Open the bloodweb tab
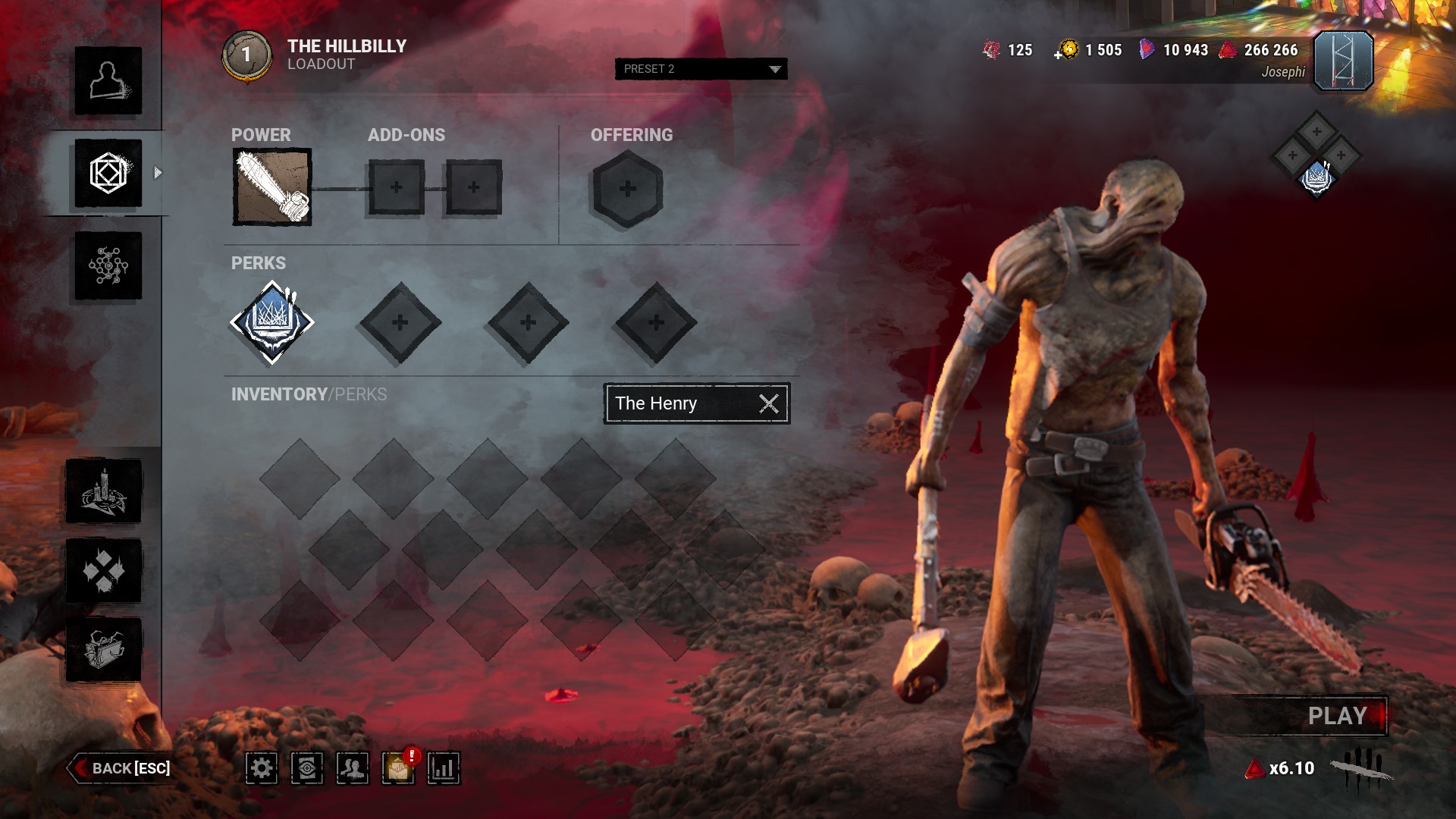The width and height of the screenshot is (1456, 819). (108, 265)
